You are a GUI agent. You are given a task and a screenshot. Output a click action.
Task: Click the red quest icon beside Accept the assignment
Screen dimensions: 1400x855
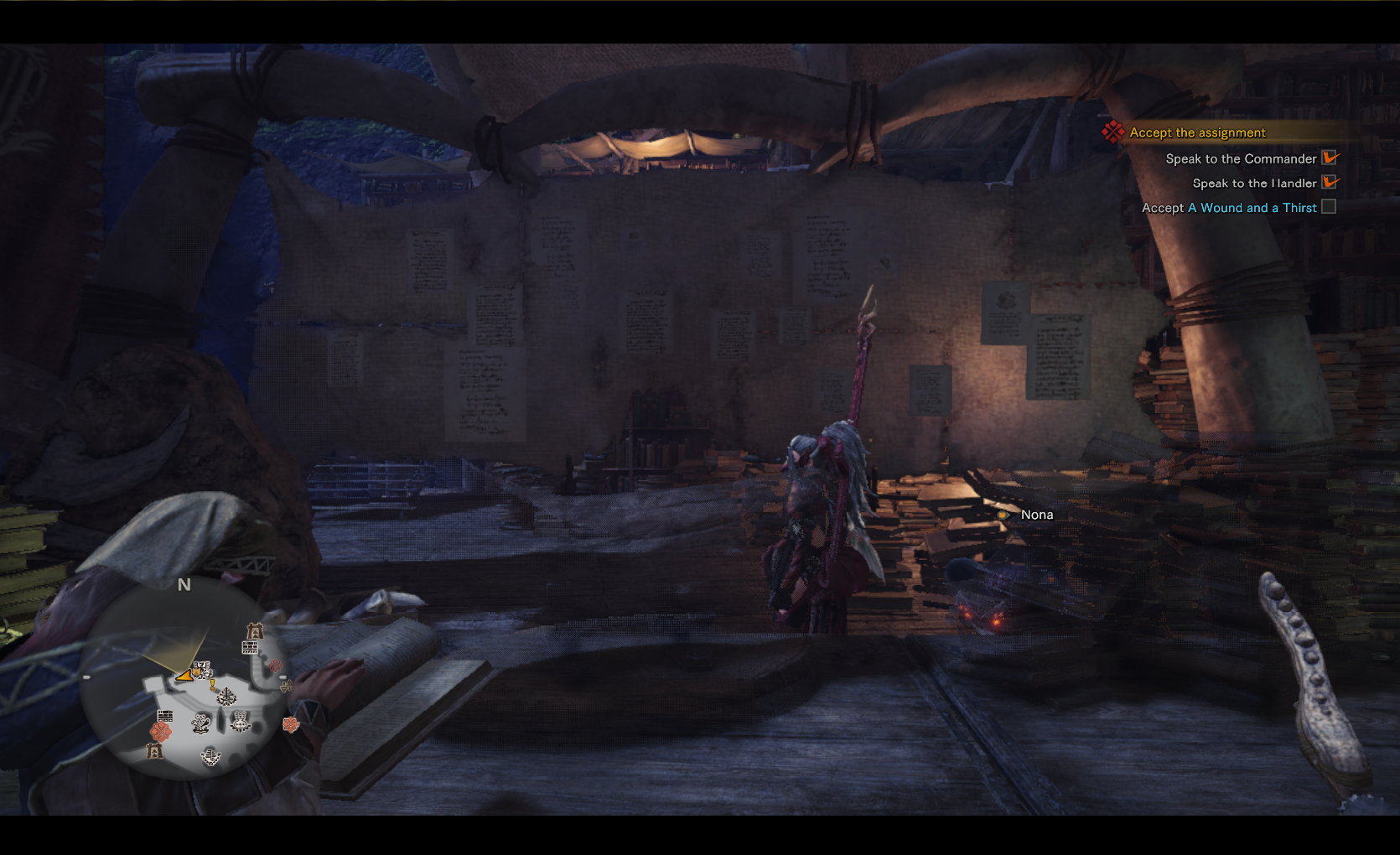(x=1113, y=132)
